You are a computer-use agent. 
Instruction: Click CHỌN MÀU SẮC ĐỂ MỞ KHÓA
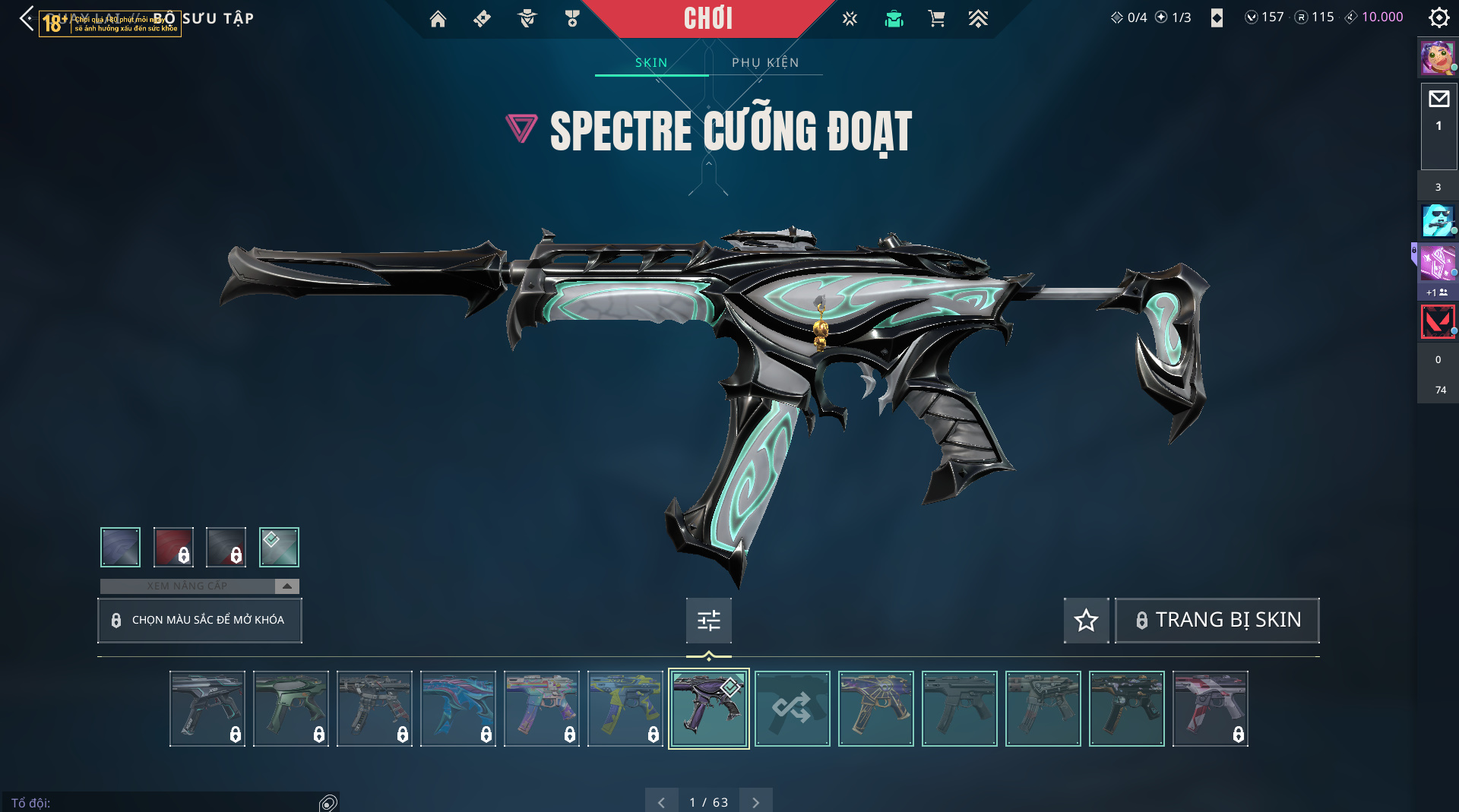tap(200, 620)
